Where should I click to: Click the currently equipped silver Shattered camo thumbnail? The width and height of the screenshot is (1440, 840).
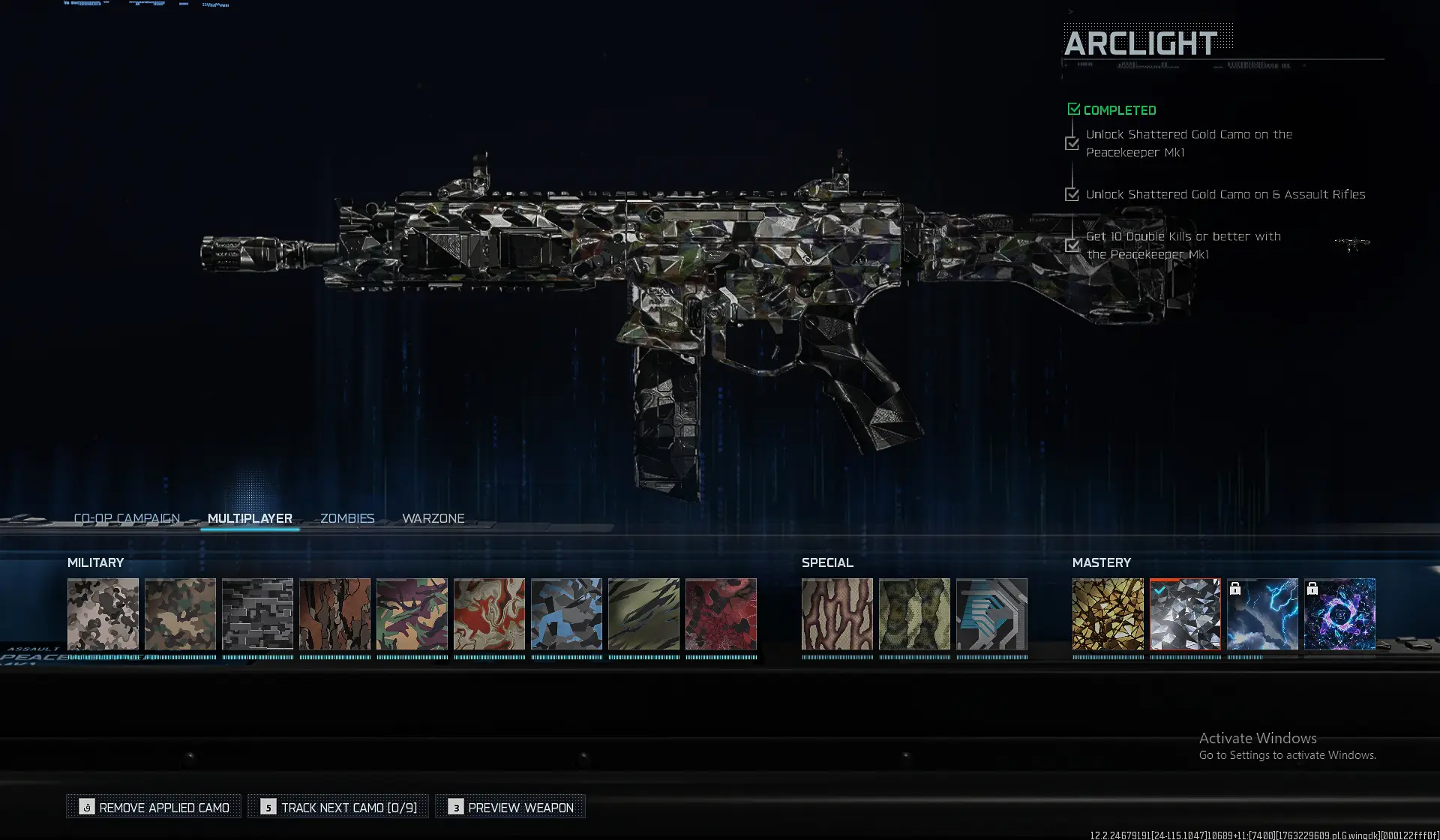point(1186,613)
